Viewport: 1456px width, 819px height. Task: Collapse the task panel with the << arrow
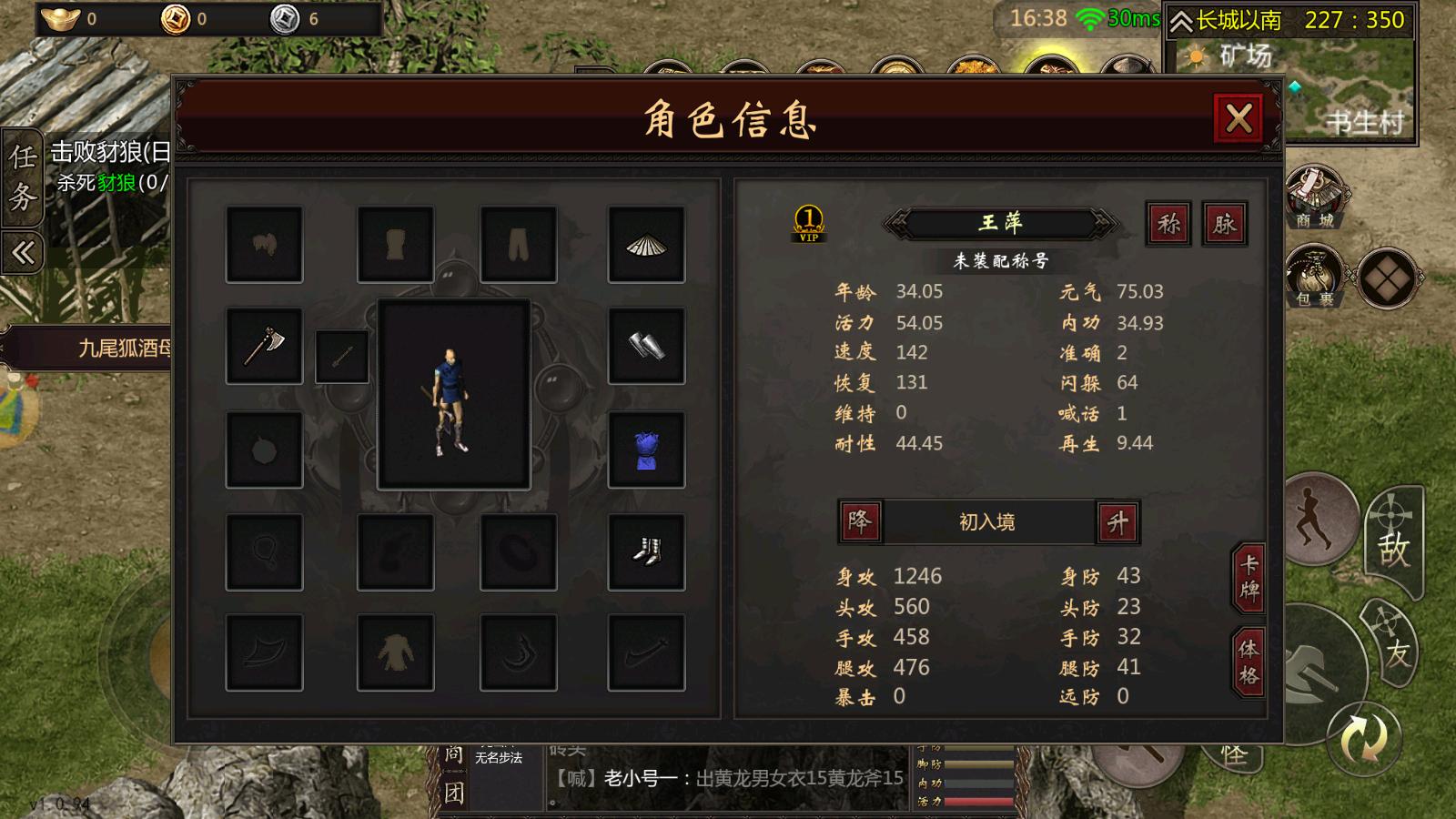tap(21, 252)
